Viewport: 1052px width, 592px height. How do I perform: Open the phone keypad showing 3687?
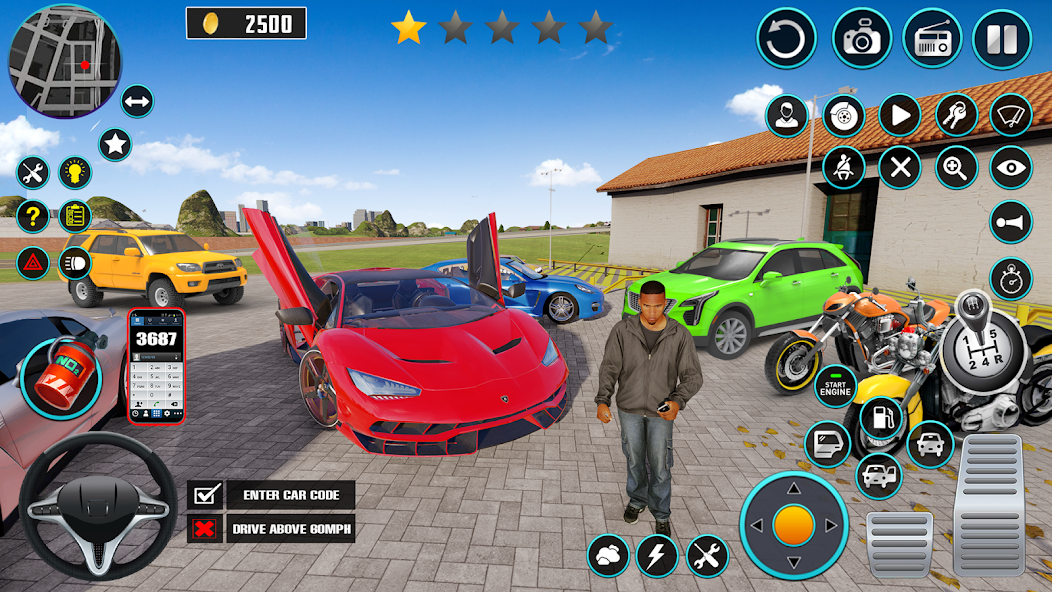click(x=156, y=365)
